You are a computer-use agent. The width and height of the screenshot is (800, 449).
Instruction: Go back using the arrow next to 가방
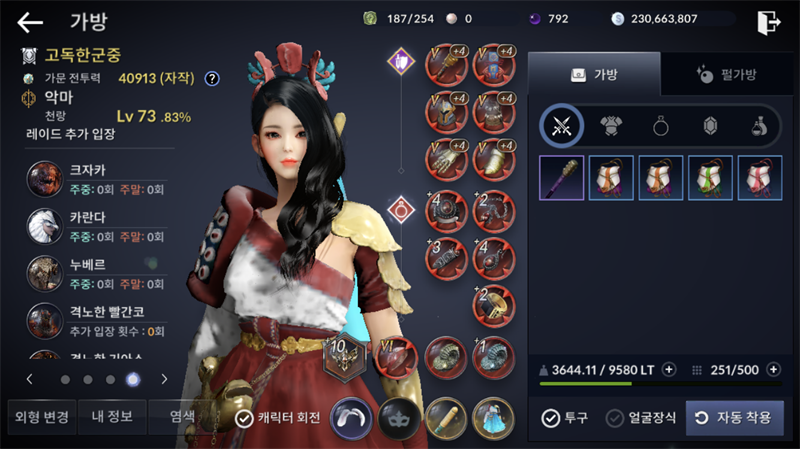click(x=30, y=21)
